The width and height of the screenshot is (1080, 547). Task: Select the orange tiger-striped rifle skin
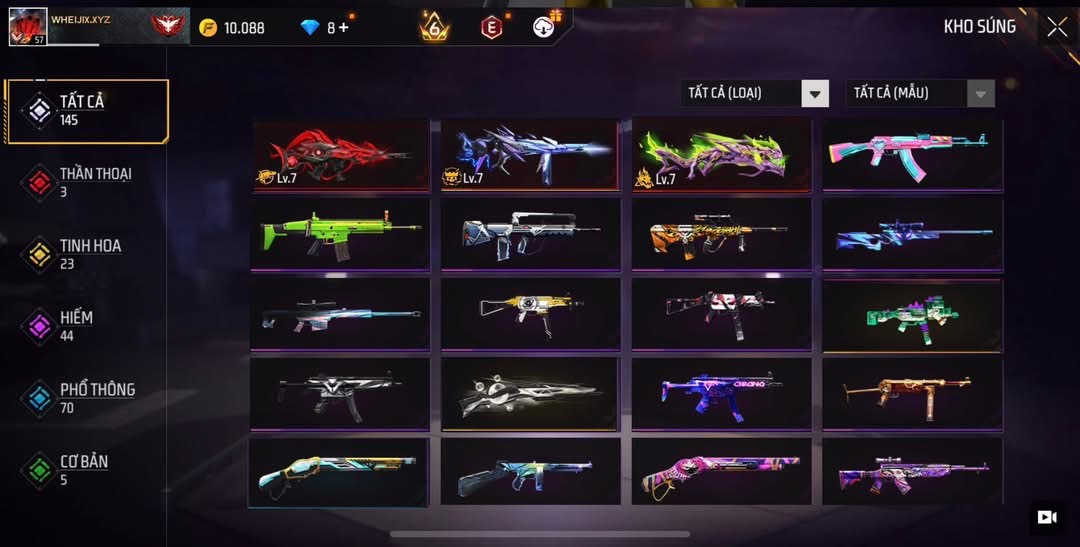721,234
